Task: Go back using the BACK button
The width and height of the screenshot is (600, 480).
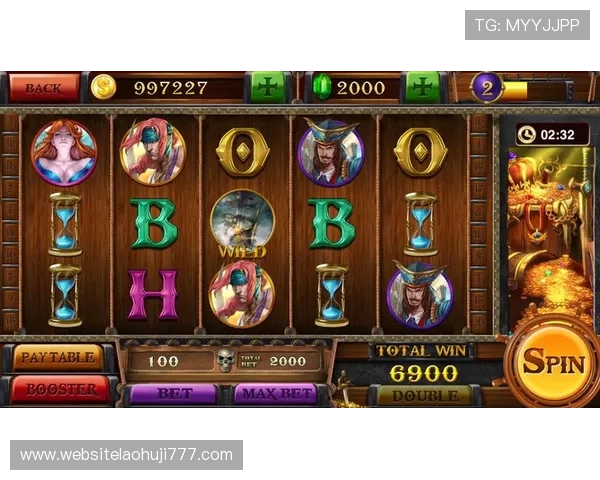Action: click(43, 88)
